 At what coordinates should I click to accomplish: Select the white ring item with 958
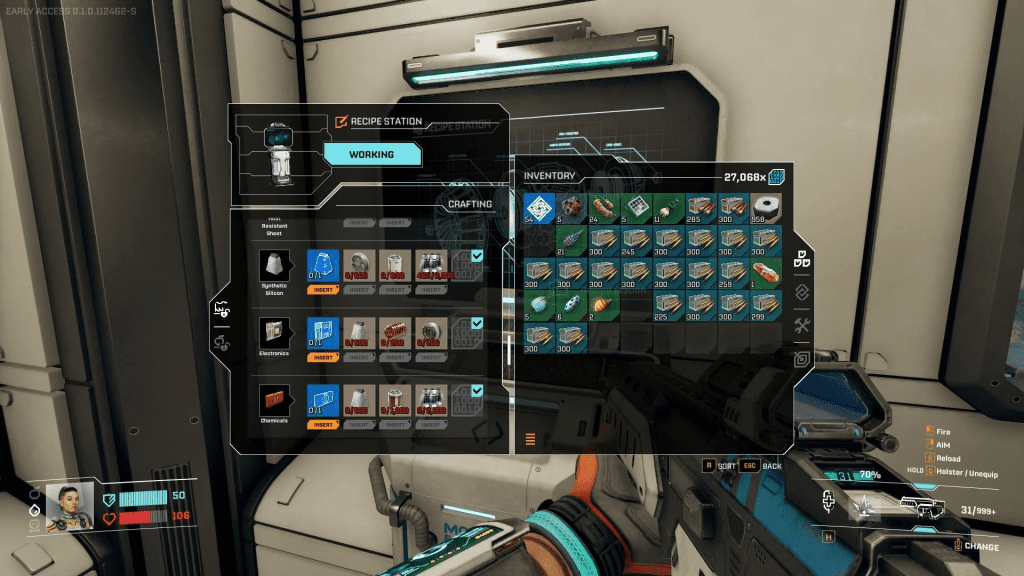pos(766,208)
